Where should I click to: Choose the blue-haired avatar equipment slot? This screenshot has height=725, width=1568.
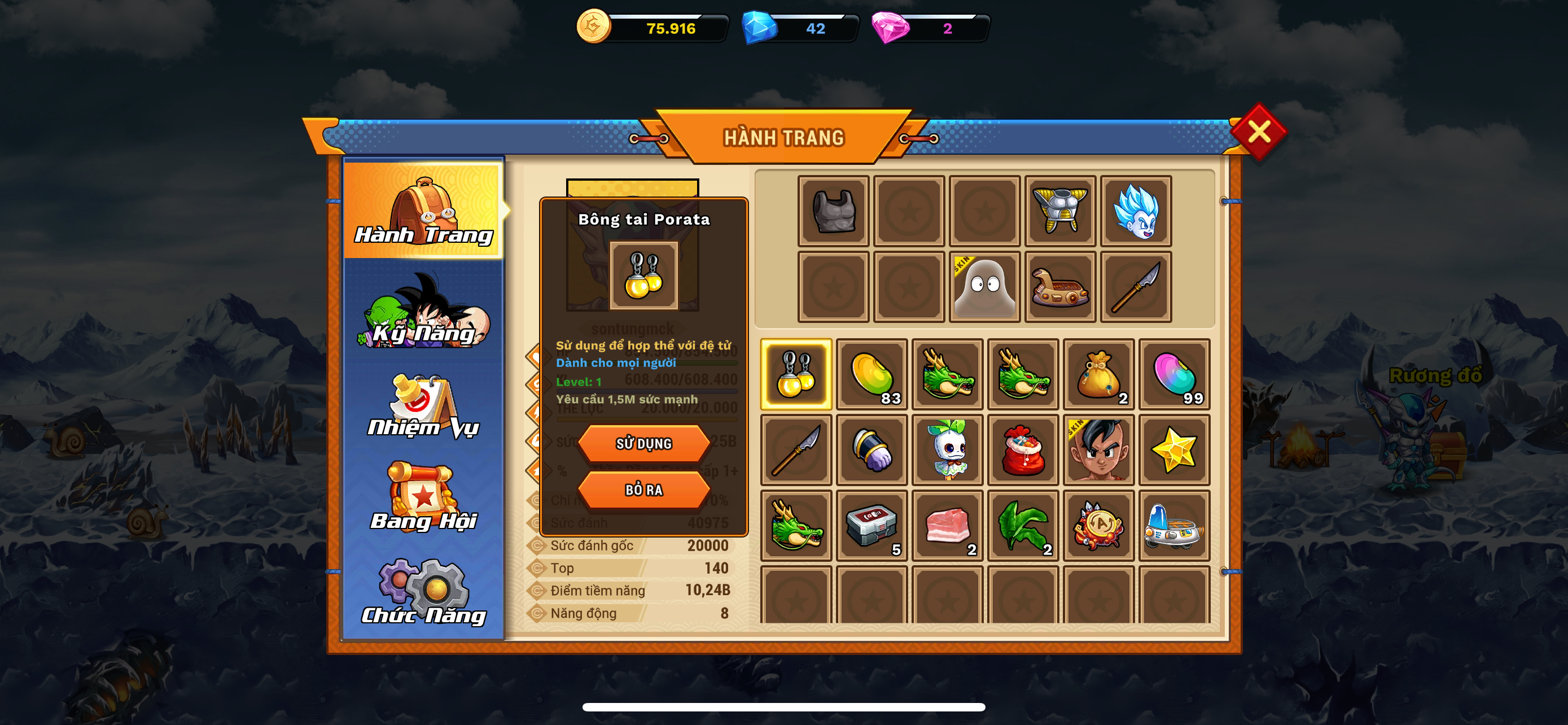[x=1136, y=211]
